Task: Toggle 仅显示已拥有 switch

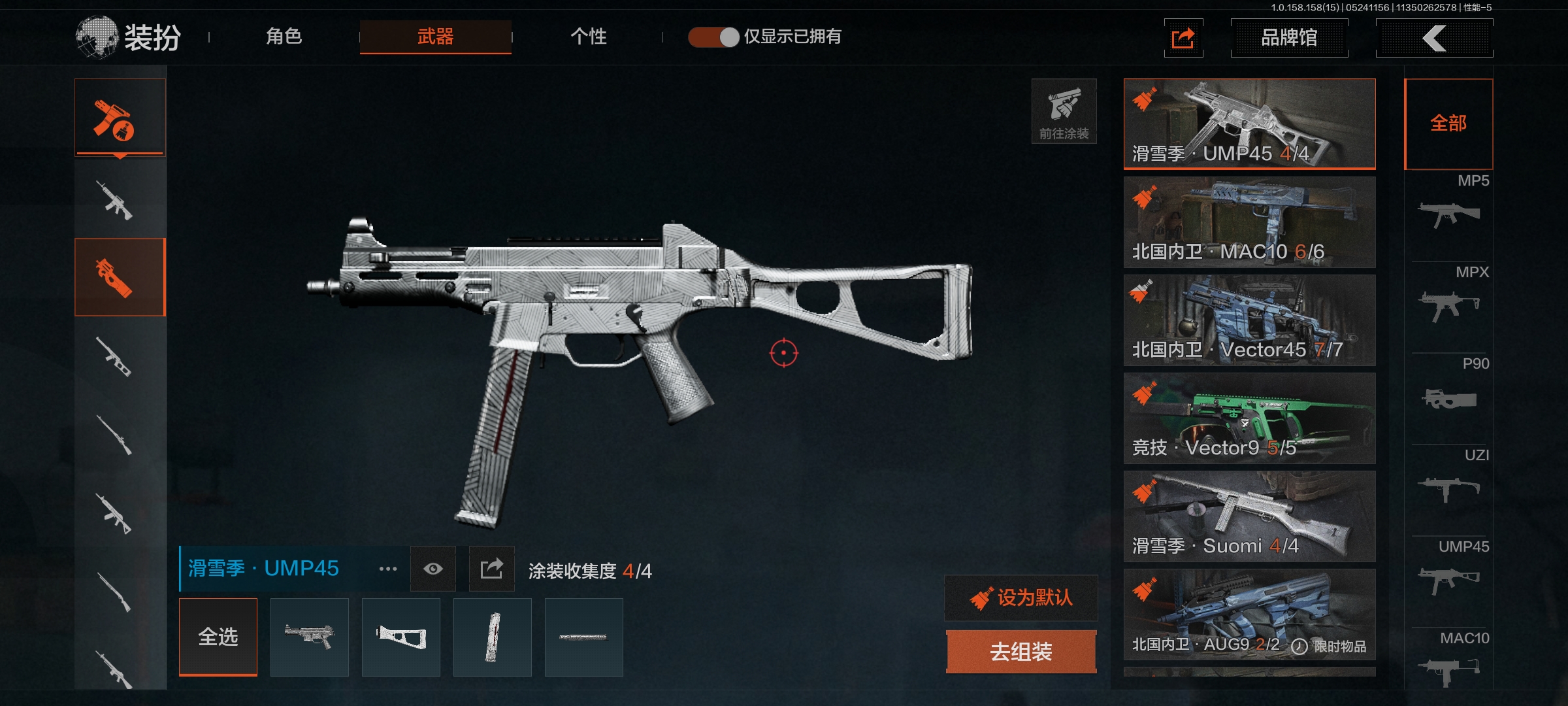Action: click(713, 37)
